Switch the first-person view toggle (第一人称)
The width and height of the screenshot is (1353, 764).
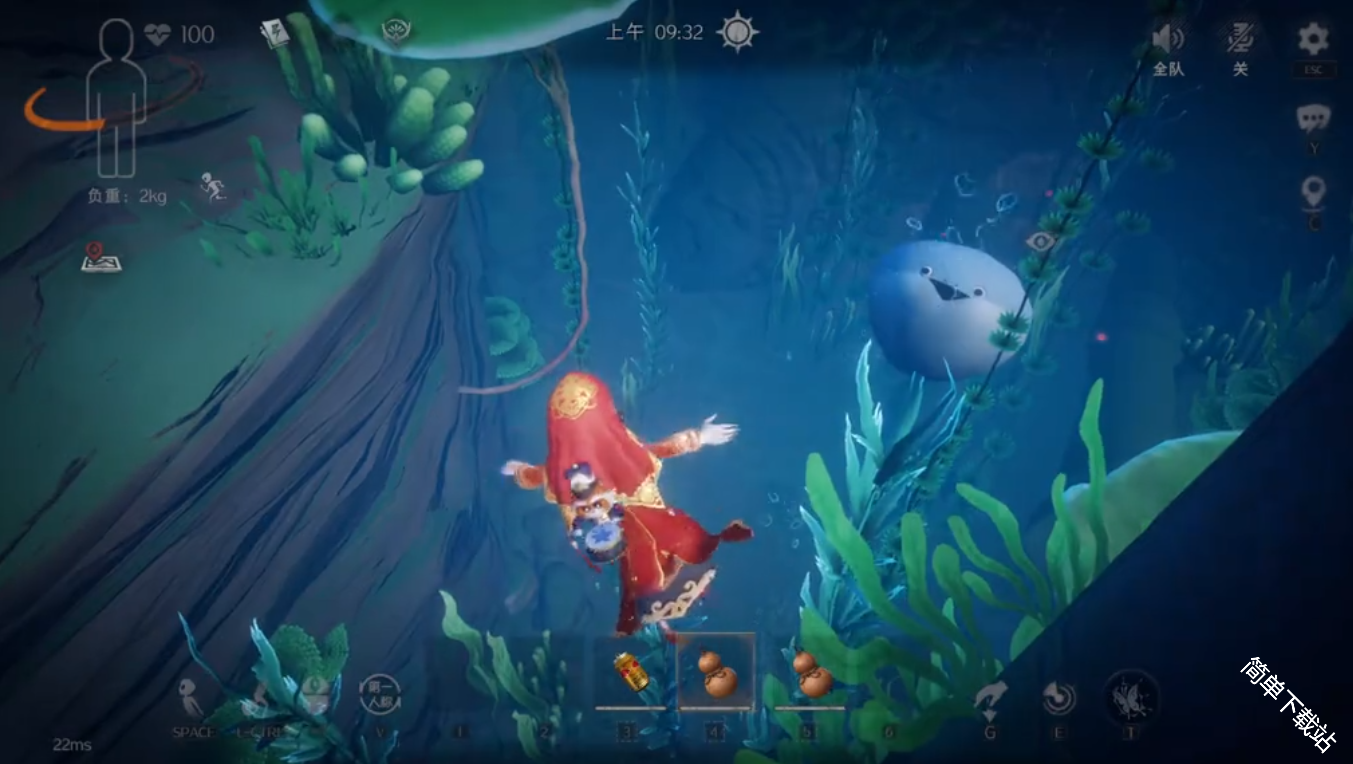click(x=380, y=694)
